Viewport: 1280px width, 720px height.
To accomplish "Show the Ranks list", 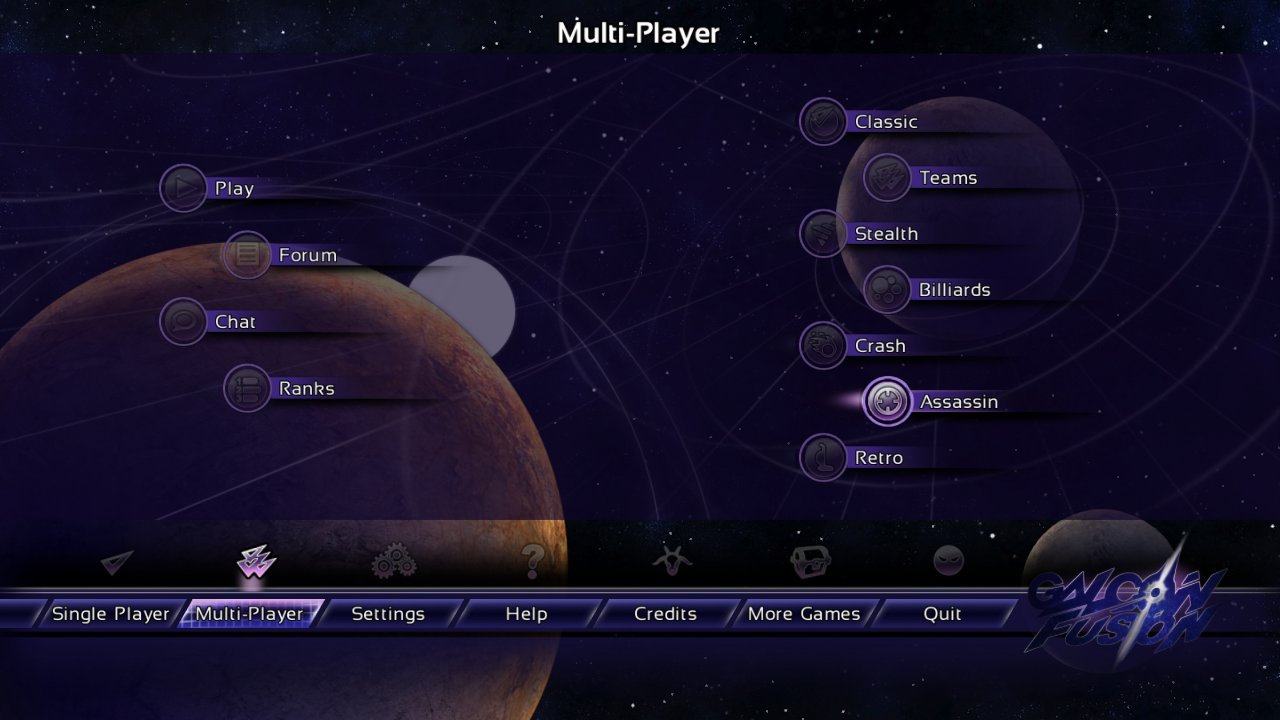I will point(305,388).
